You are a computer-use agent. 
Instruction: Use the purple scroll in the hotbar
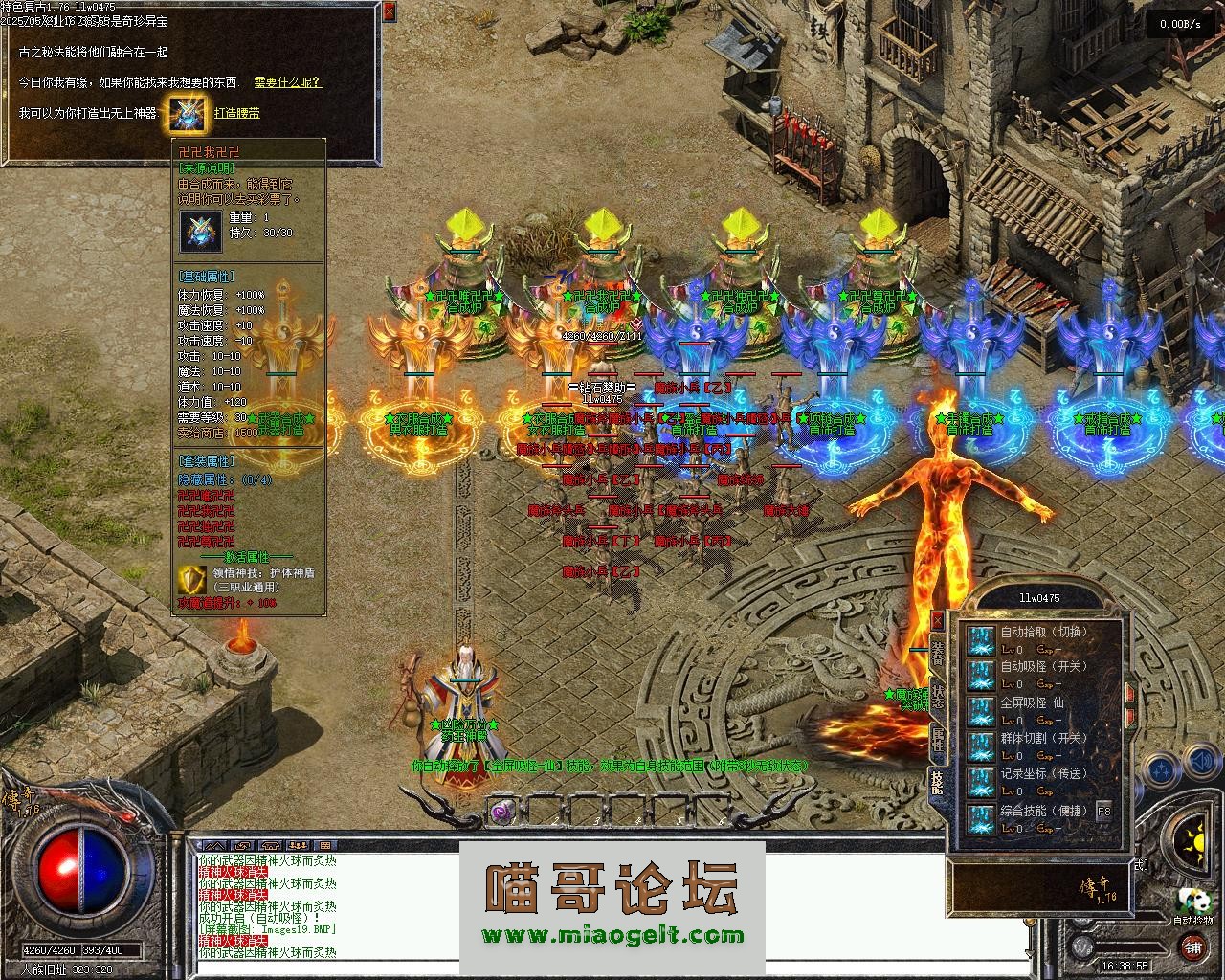tap(501, 813)
